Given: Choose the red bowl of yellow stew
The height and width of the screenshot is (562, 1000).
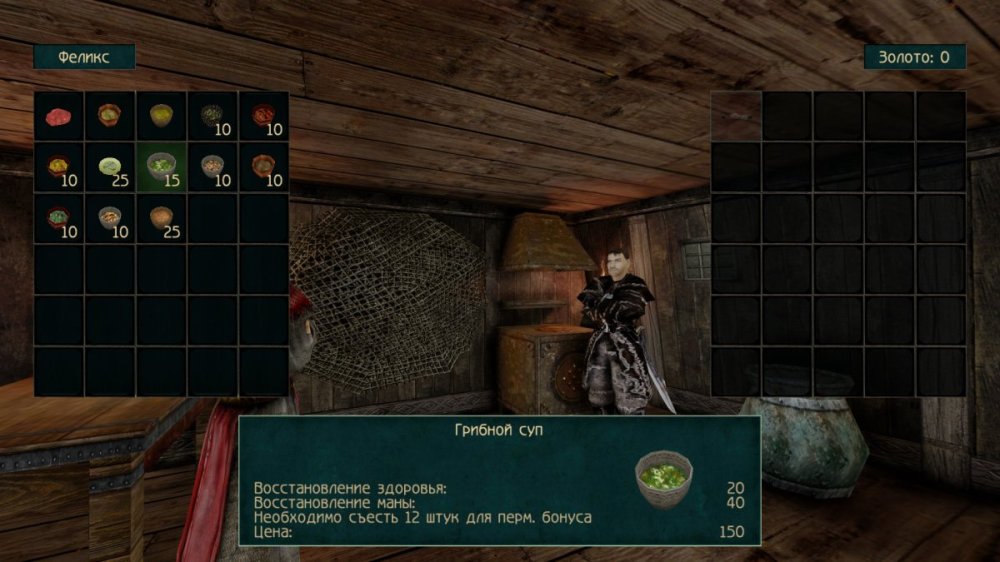Looking at the screenshot, I should [59, 167].
